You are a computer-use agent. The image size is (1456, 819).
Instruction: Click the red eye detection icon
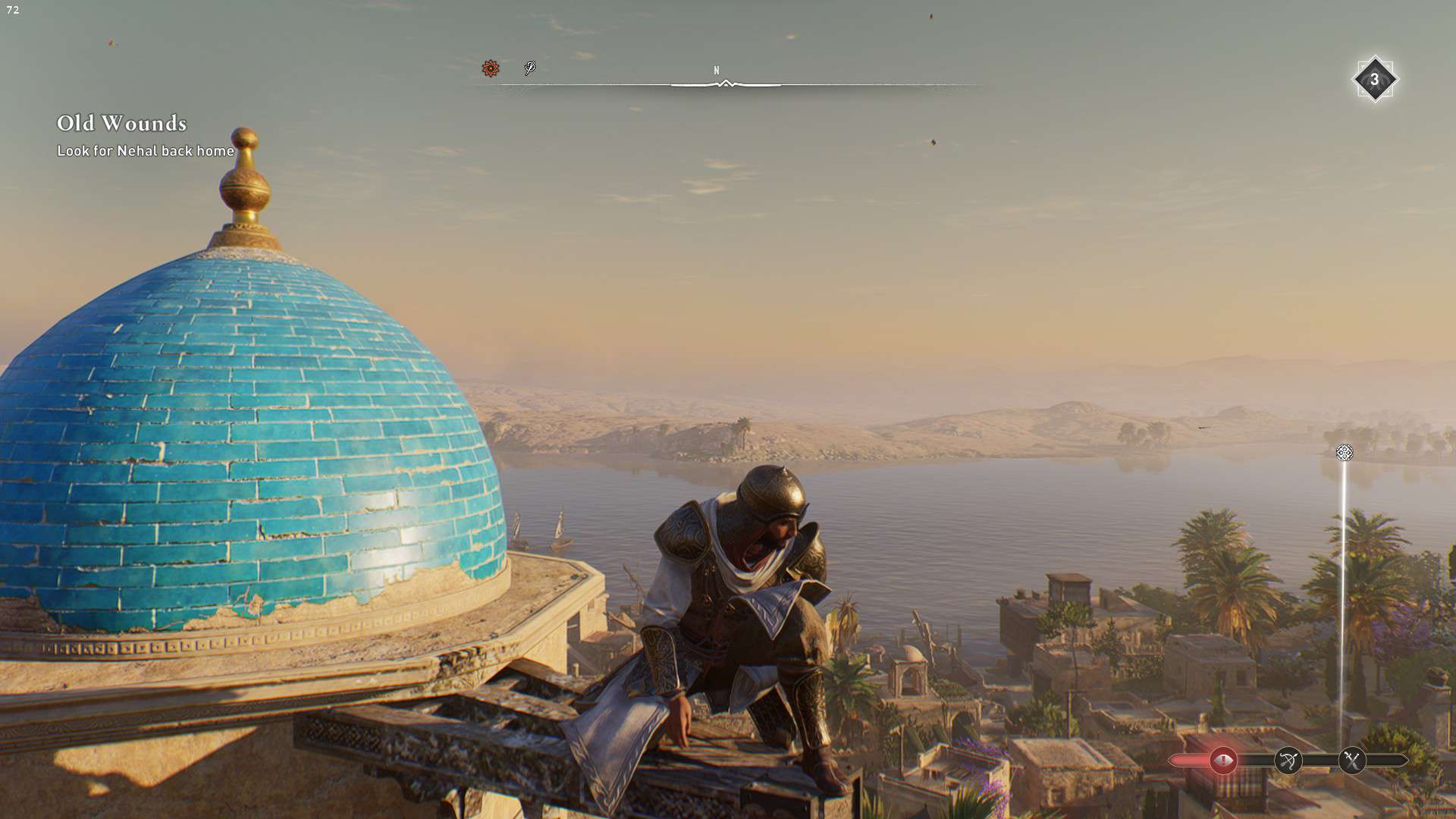[1222, 760]
